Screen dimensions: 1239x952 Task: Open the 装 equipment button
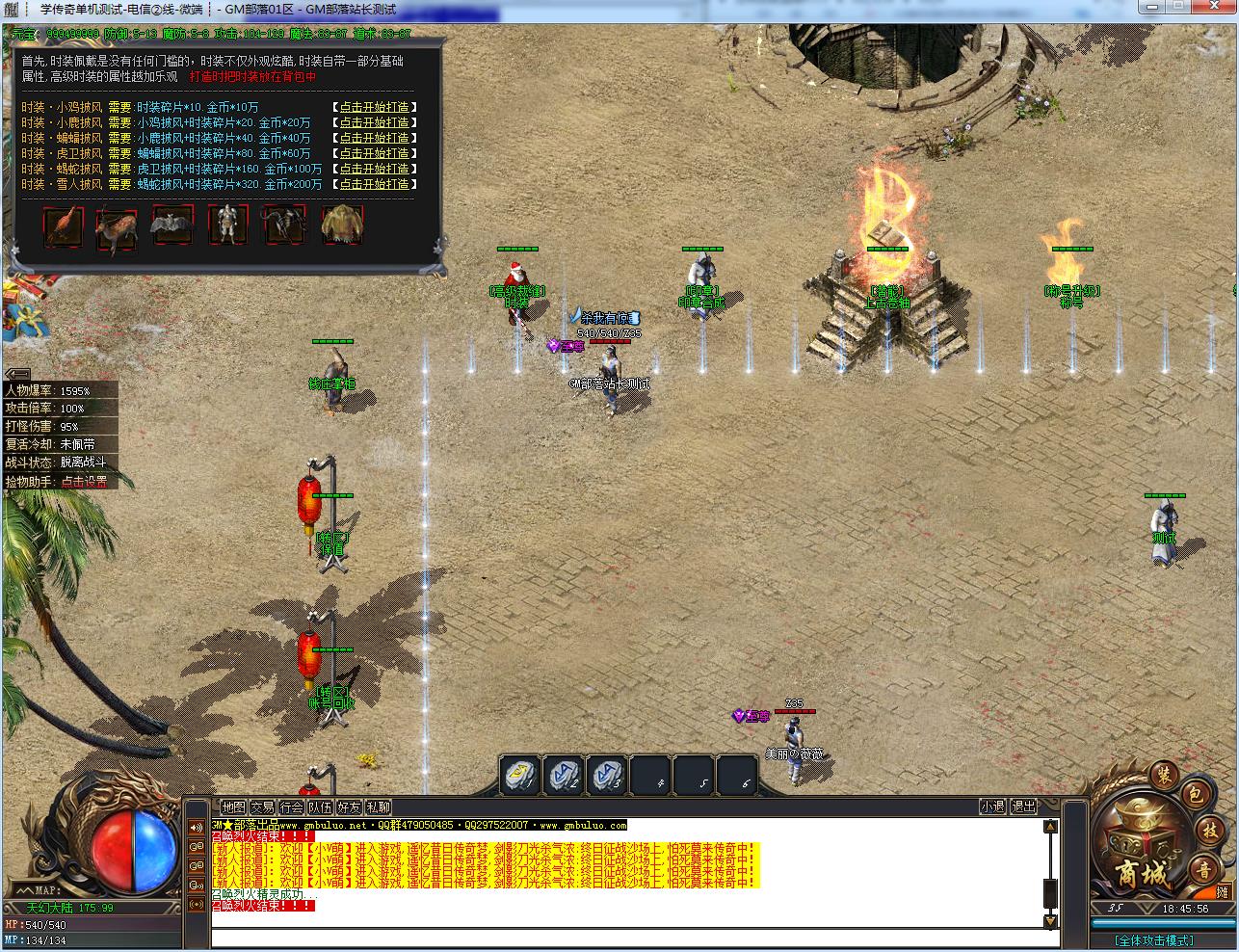tap(1164, 774)
